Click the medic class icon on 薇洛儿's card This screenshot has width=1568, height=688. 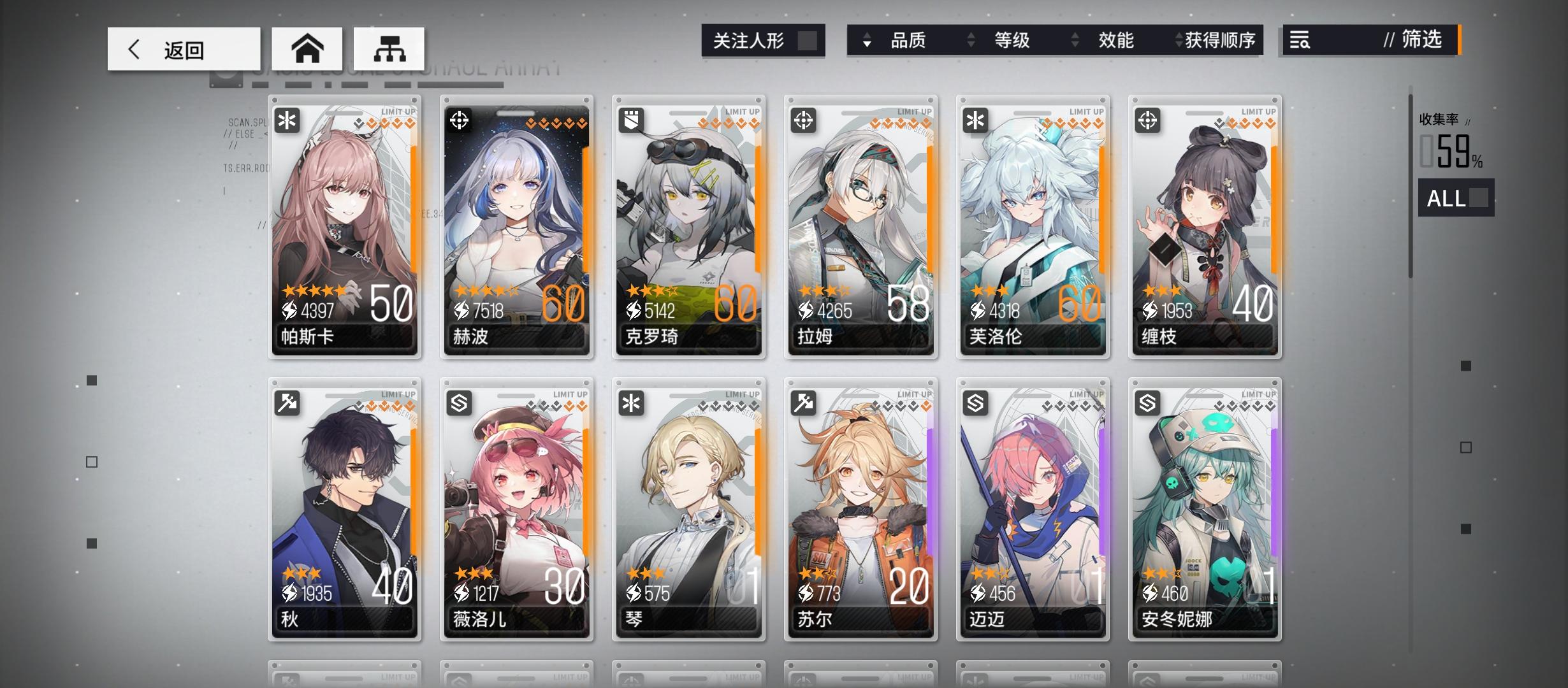click(460, 404)
